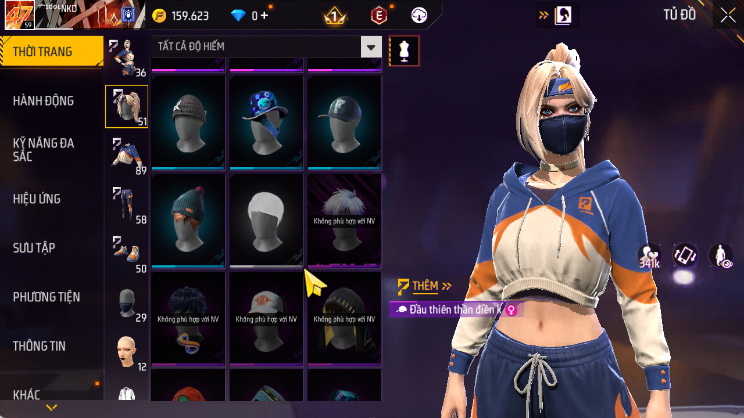The width and height of the screenshot is (744, 418).
Task: Close the wardrobe with the X button
Action: point(727,15)
